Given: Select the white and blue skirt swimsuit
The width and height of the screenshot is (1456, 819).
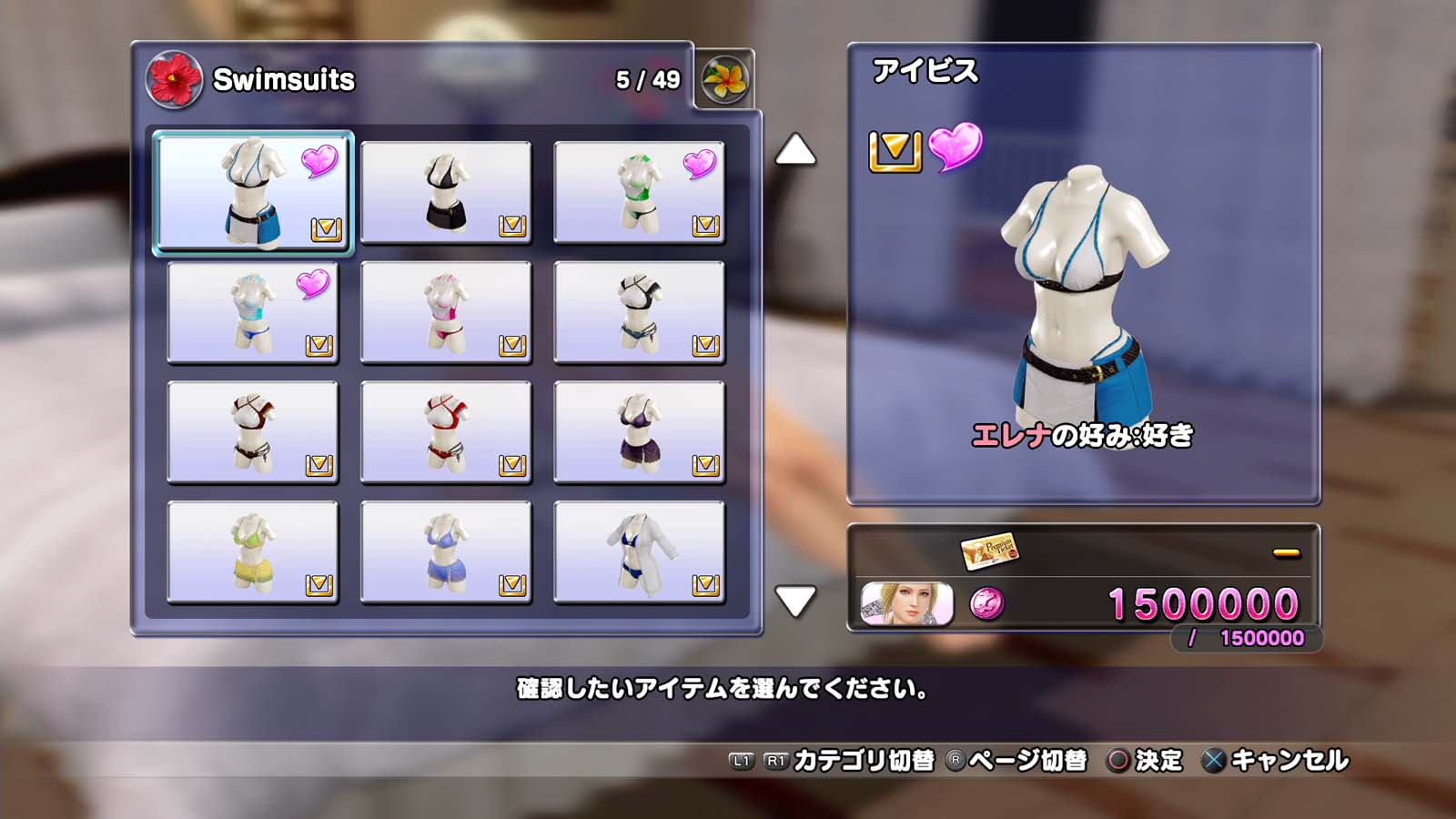Looking at the screenshot, I should pos(253,193).
